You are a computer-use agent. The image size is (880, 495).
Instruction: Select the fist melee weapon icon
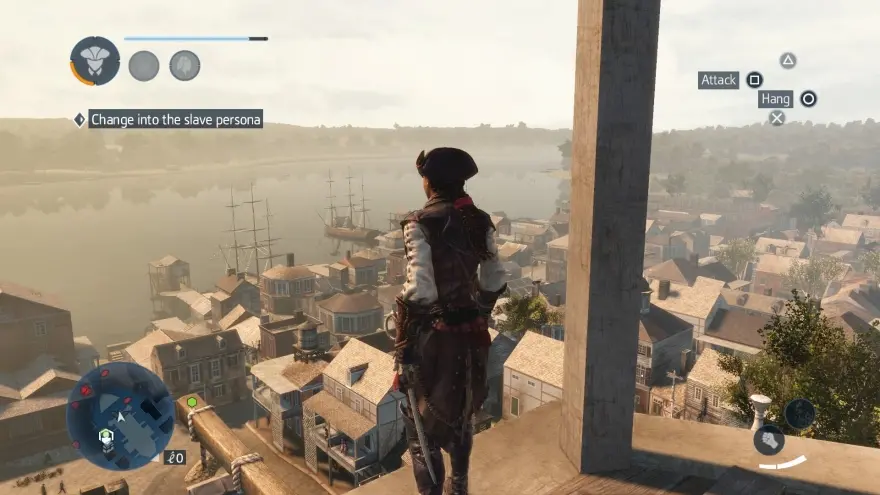[768, 440]
